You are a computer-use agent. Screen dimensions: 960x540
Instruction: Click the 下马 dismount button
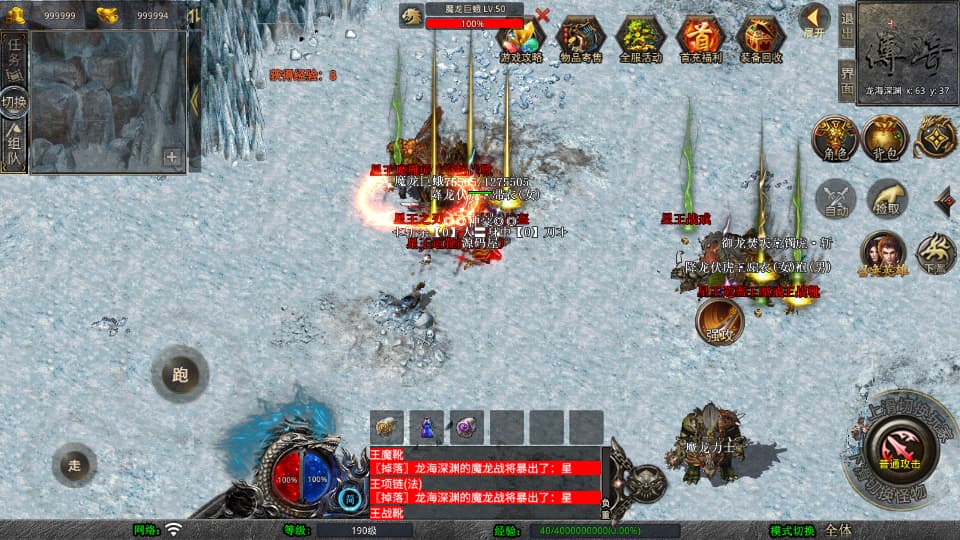pyautogui.click(x=936, y=253)
